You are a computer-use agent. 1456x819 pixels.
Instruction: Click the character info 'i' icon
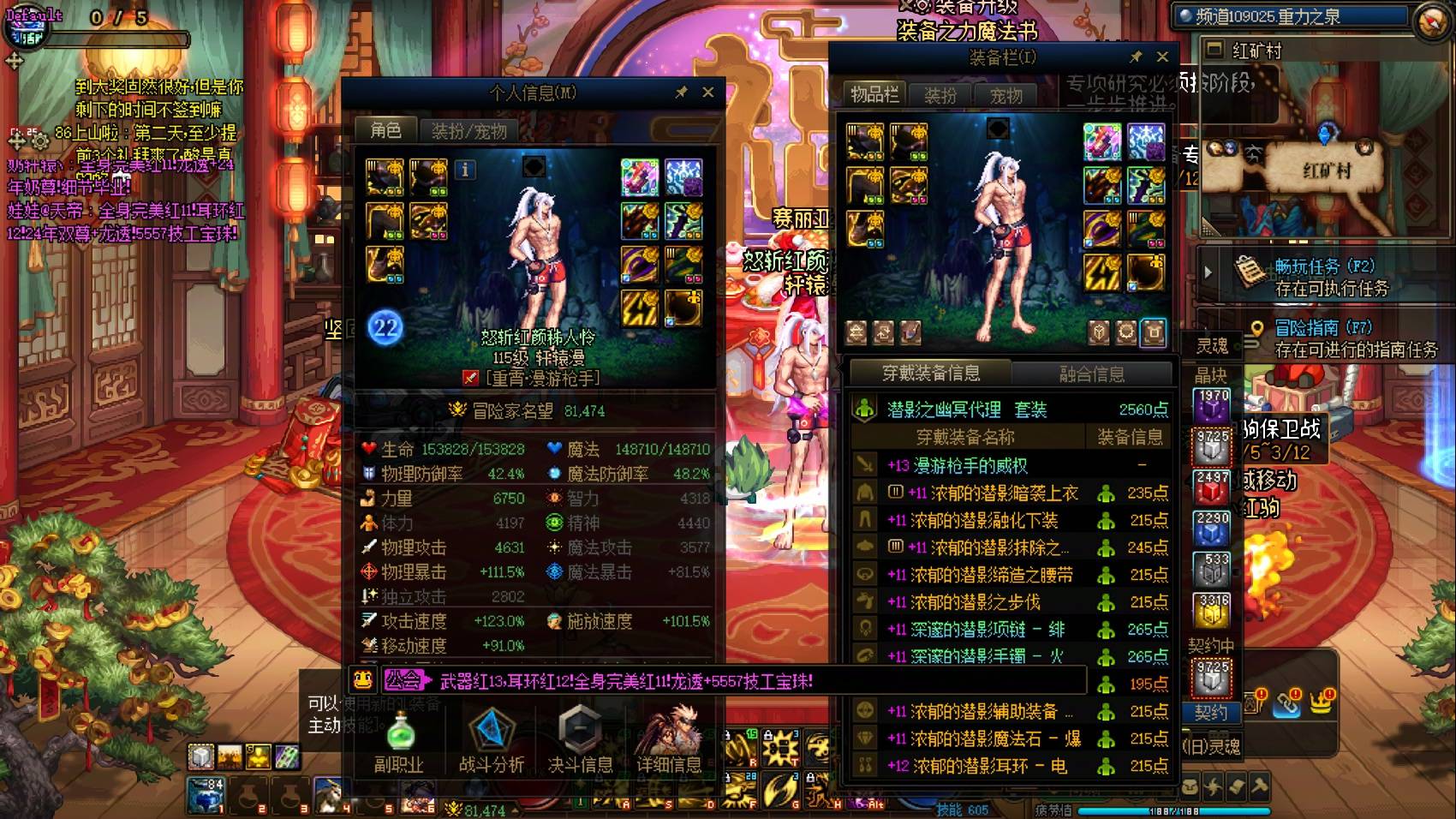pyautogui.click(x=465, y=170)
